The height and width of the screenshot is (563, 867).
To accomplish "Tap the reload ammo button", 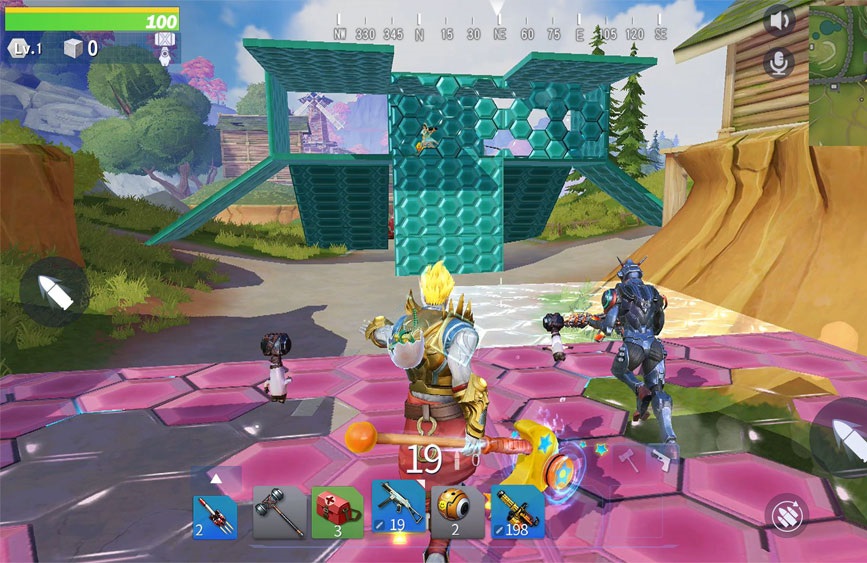I will click(786, 514).
